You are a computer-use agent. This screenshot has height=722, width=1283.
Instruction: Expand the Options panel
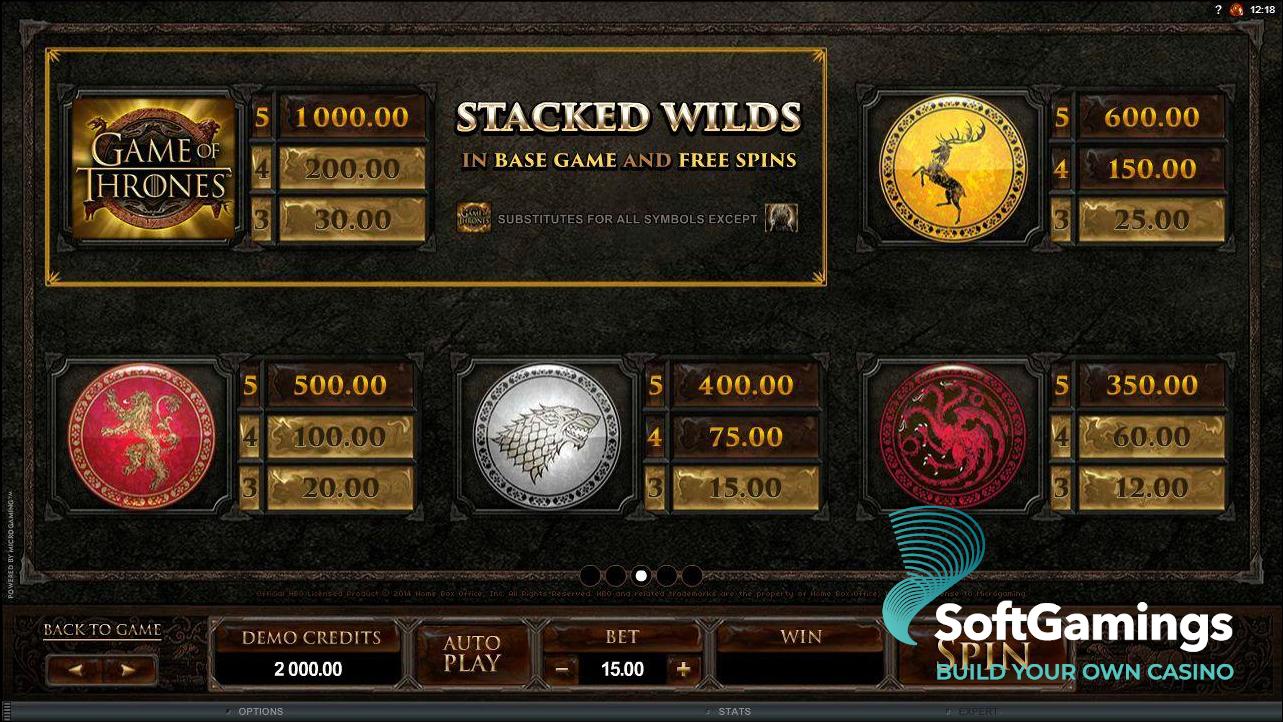click(259, 711)
